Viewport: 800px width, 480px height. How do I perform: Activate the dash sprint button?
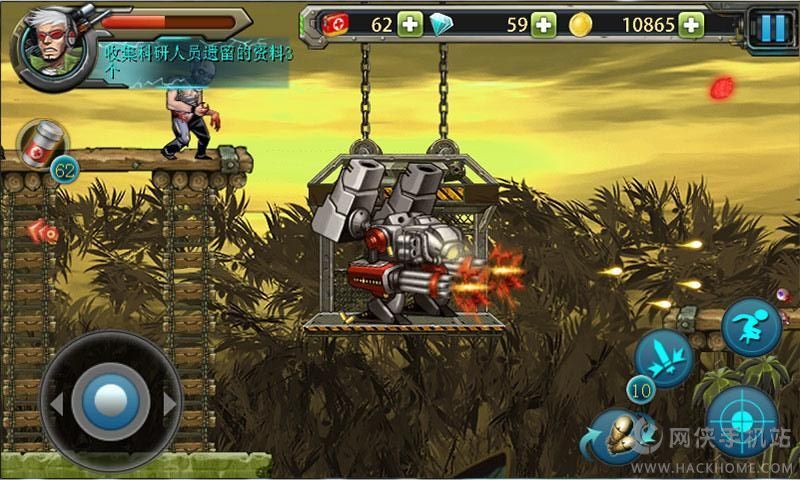[x=751, y=326]
